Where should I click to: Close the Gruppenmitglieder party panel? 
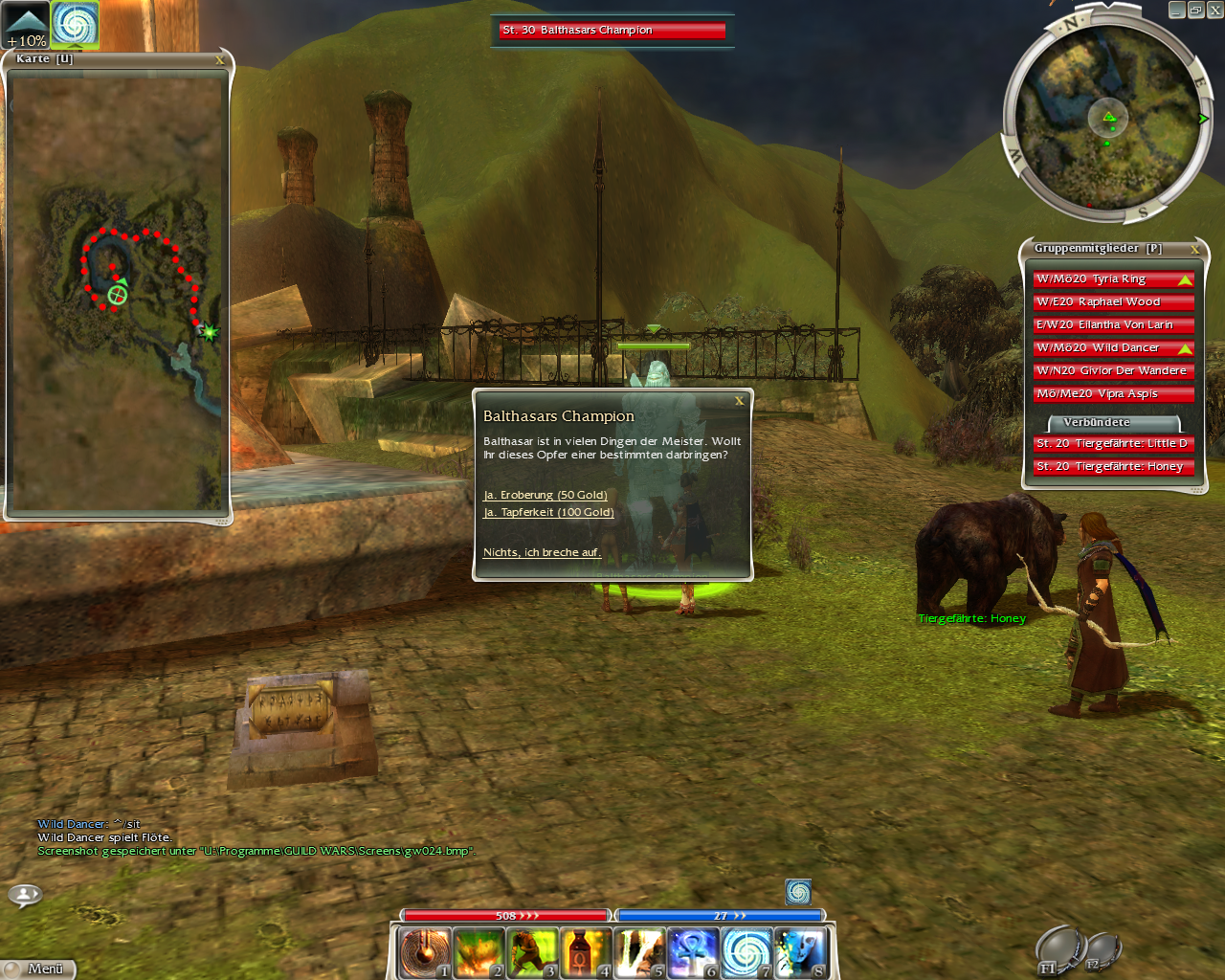coord(1194,249)
